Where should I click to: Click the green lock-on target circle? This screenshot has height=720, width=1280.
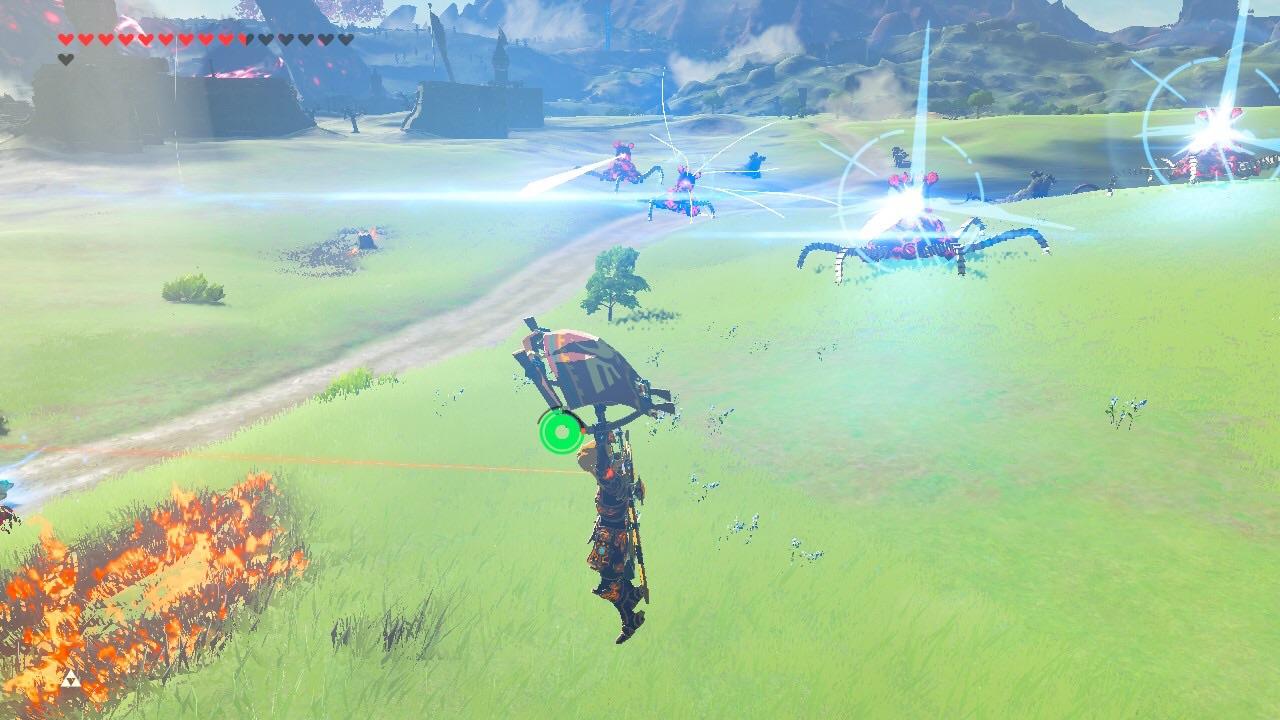tap(562, 432)
